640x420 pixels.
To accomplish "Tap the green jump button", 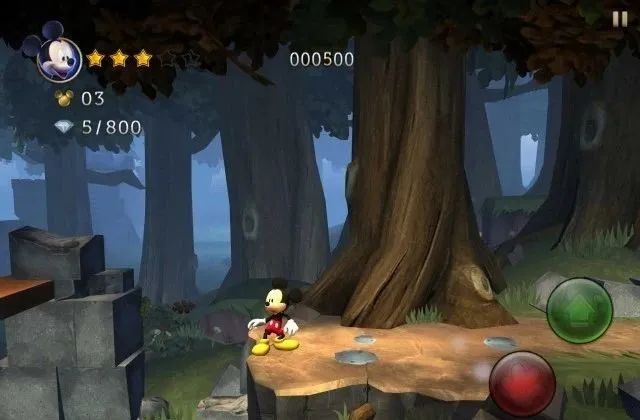I will coord(580,310).
